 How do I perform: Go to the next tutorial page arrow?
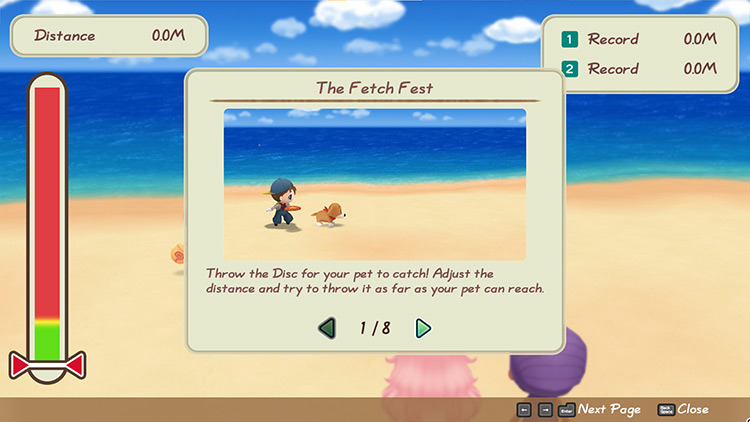pos(423,328)
